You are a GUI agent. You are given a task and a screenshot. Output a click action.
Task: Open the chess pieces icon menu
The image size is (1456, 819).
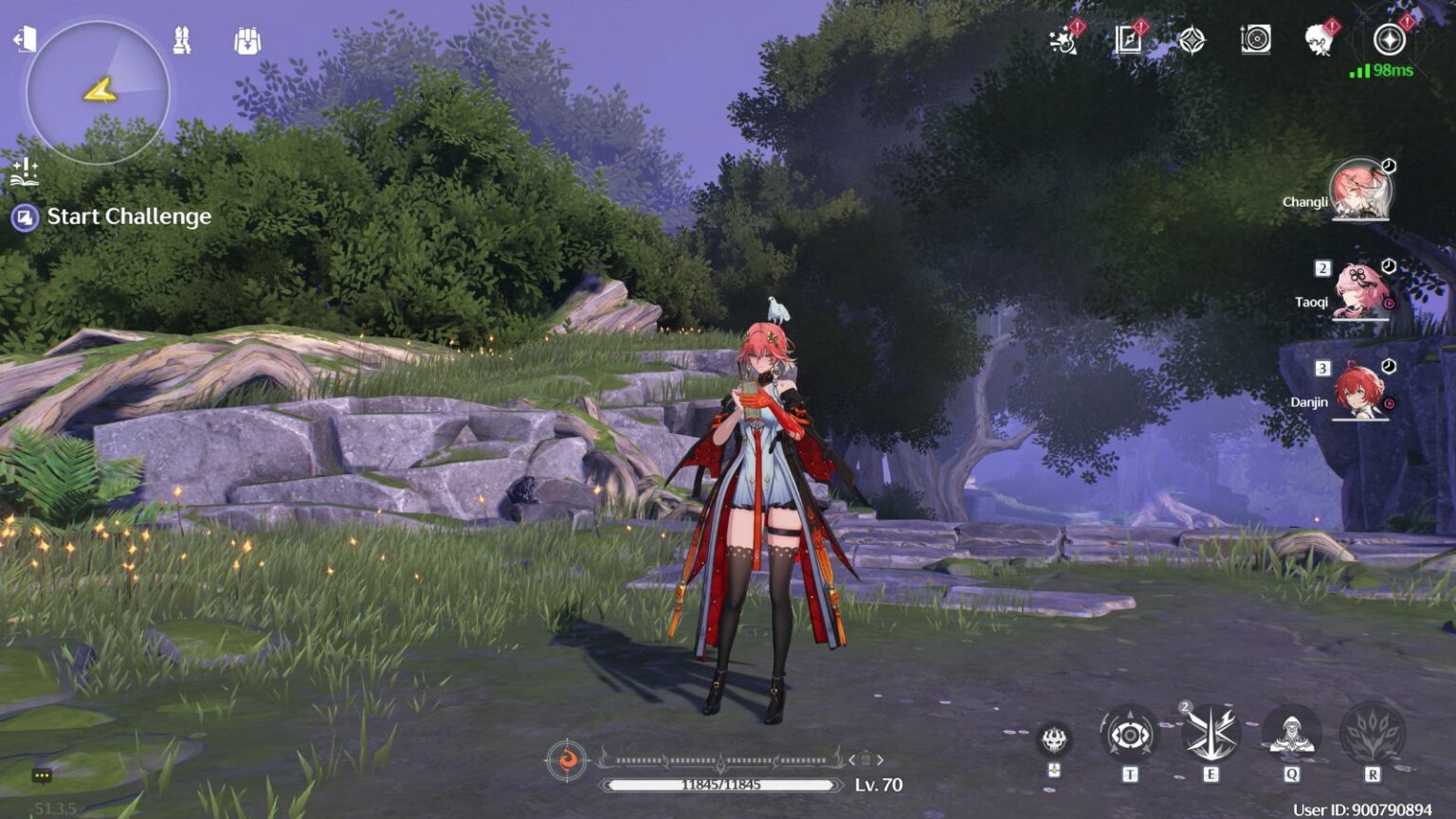point(182,41)
